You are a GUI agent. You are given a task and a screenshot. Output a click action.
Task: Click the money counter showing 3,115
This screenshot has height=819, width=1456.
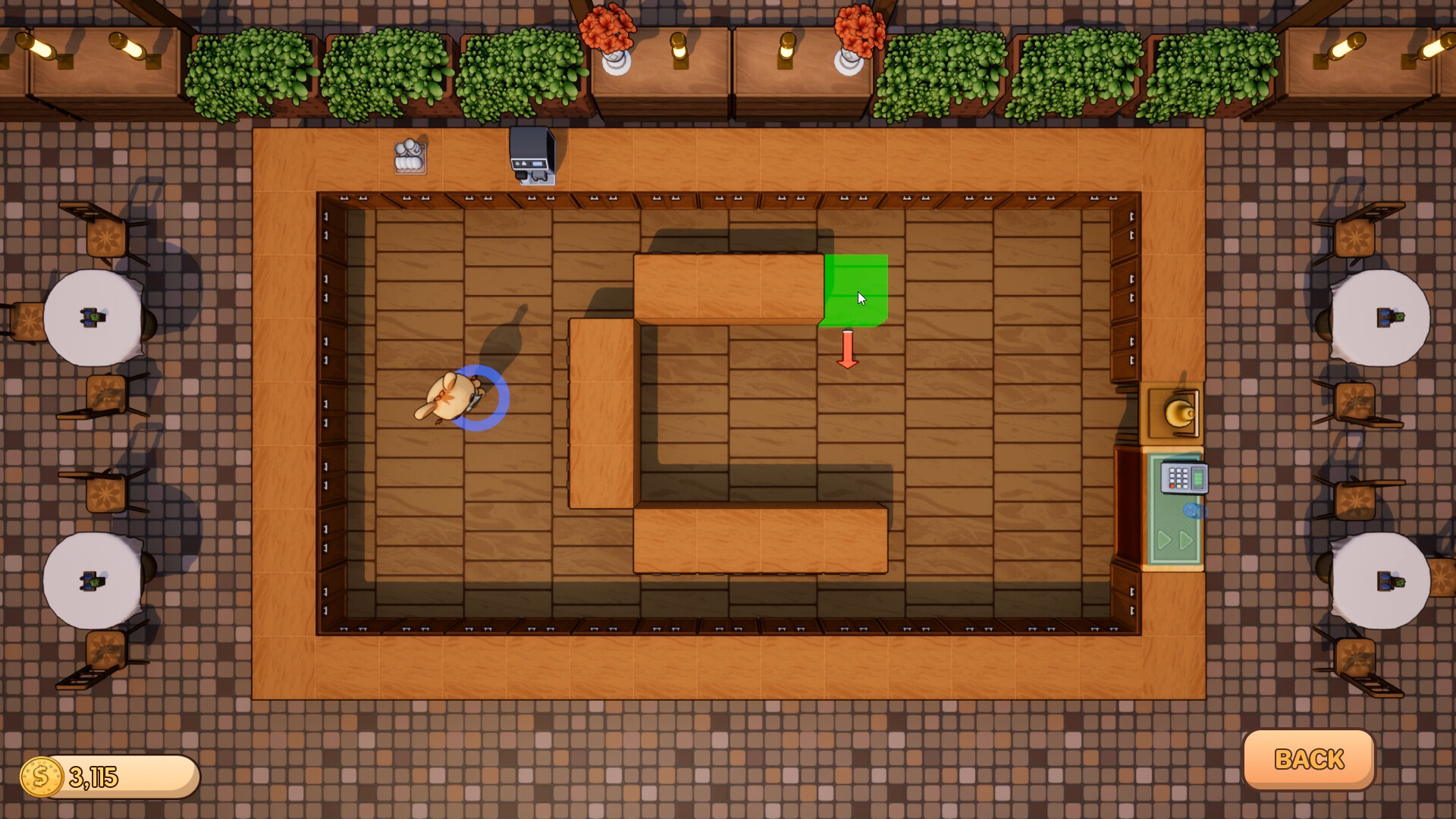click(99, 775)
